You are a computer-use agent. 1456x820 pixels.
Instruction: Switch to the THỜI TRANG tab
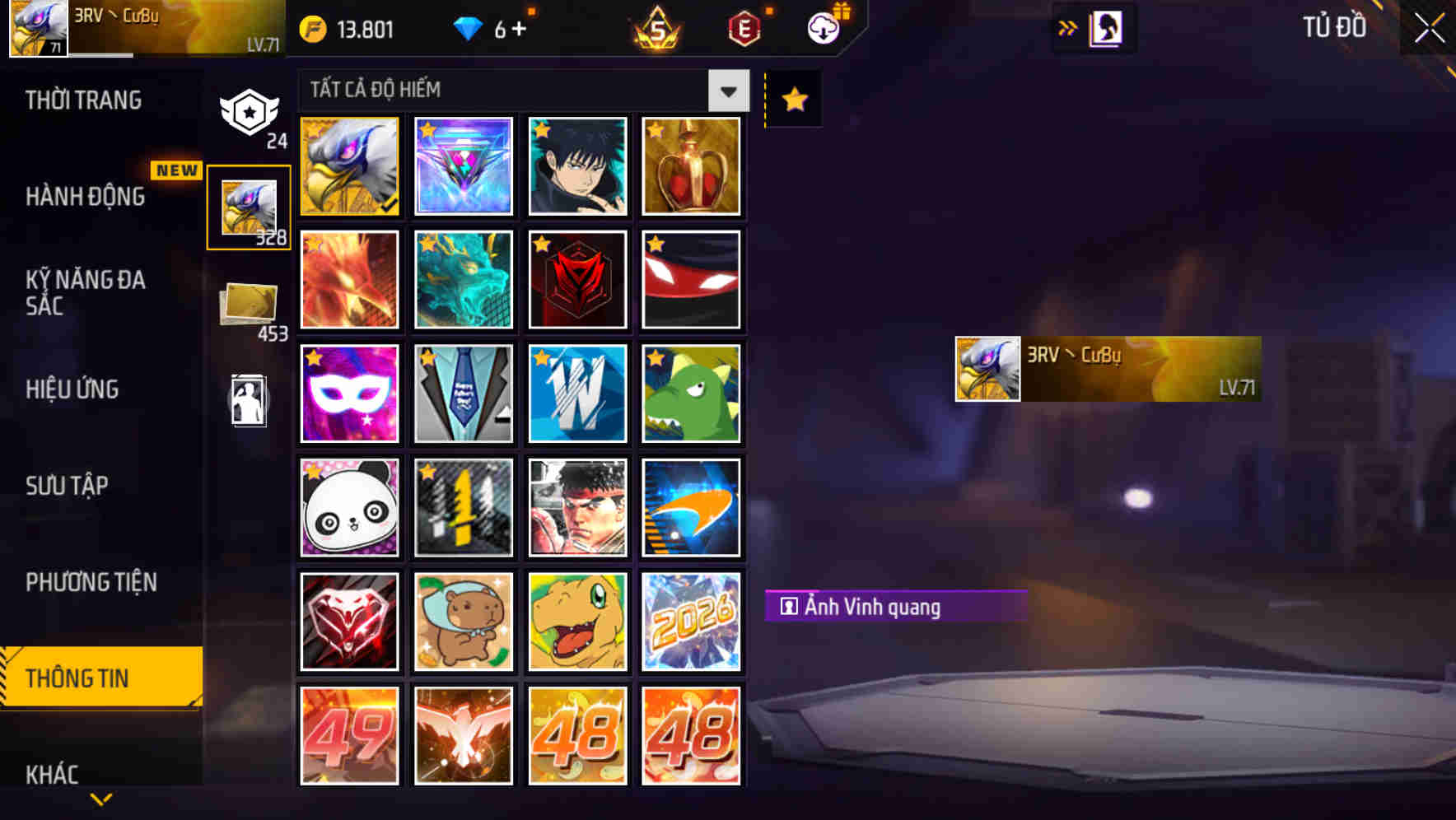click(83, 100)
